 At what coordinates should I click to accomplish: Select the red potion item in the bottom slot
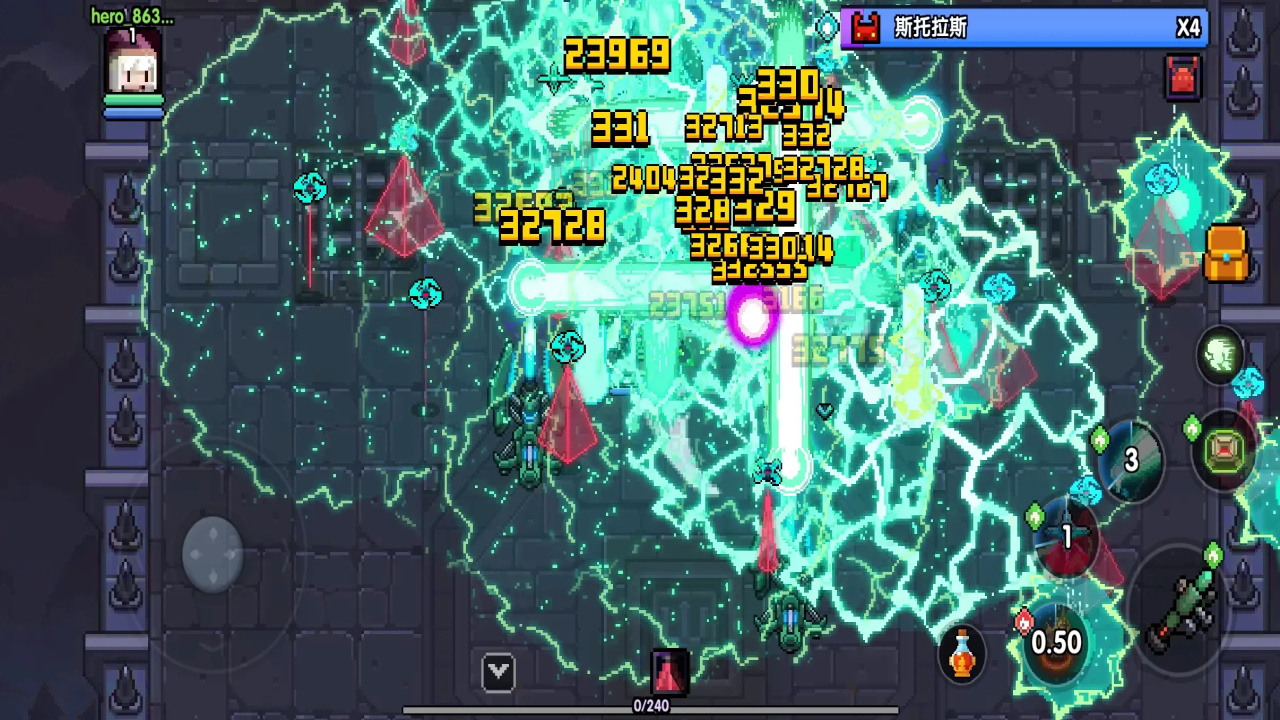coord(668,672)
